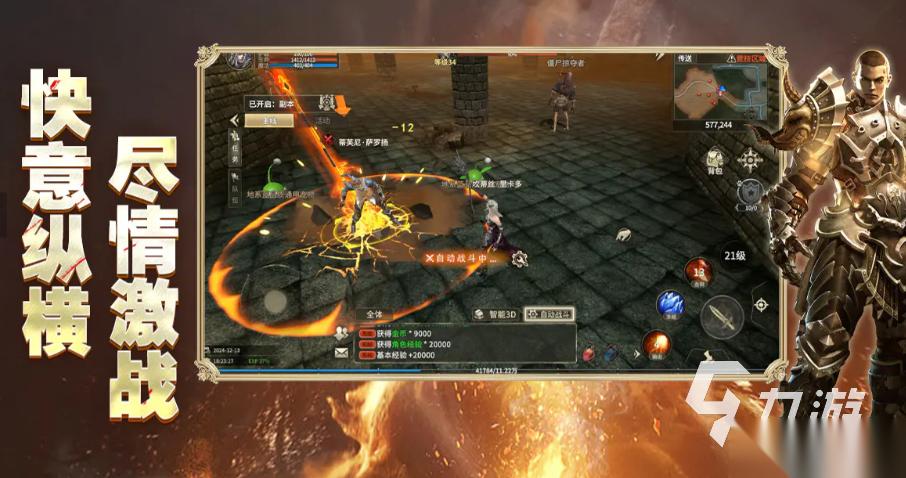The width and height of the screenshot is (906, 478).
Task: Click the shield icon below the compass
Action: 747,192
